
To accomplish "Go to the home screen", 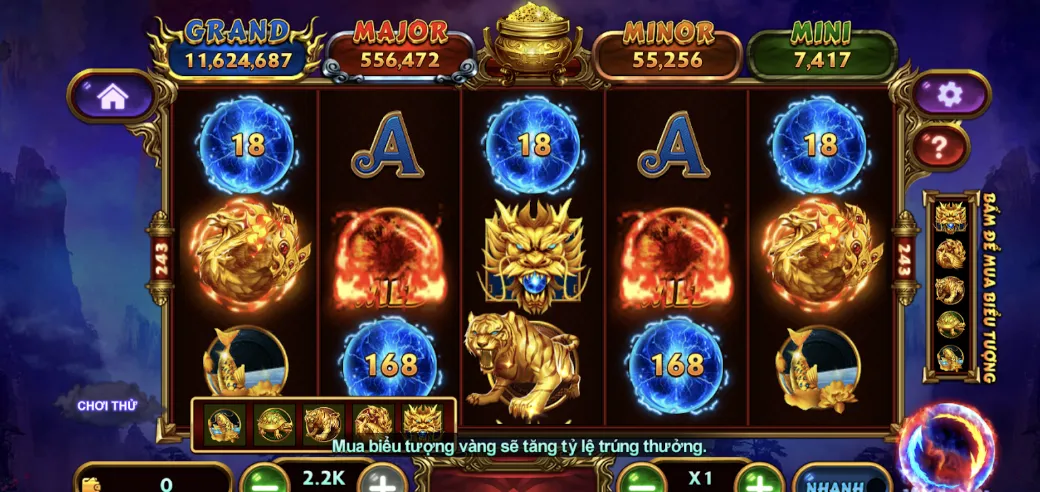I will 112,97.
